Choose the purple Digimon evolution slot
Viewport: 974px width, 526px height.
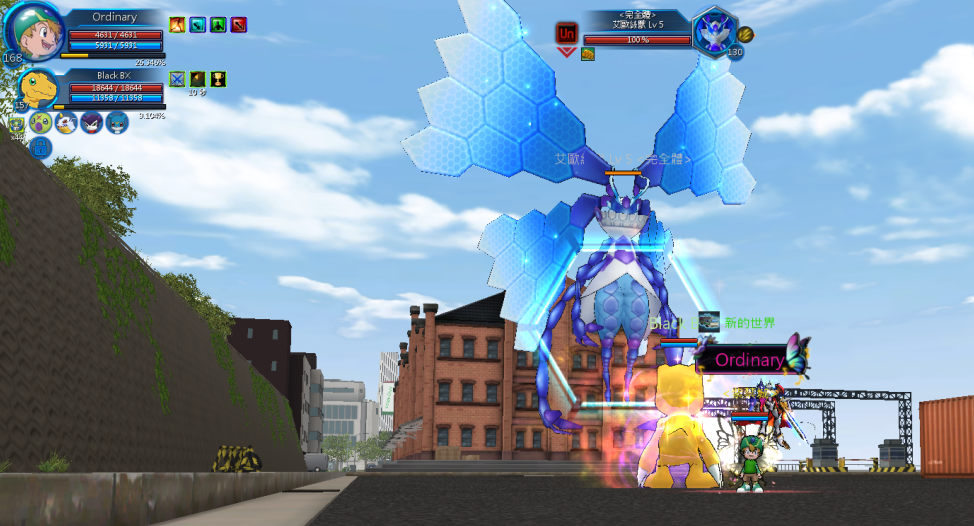(x=92, y=123)
